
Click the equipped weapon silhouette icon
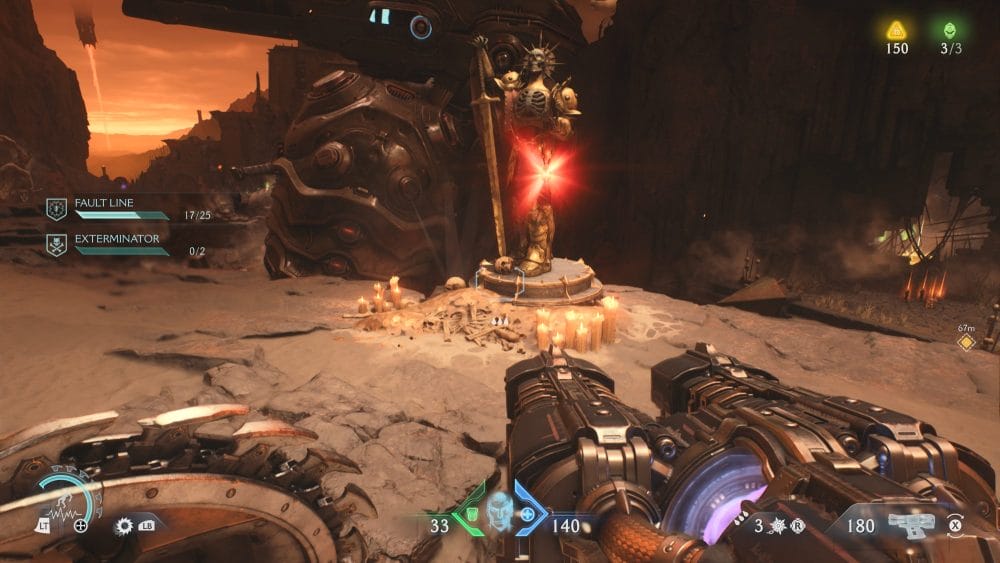point(910,523)
